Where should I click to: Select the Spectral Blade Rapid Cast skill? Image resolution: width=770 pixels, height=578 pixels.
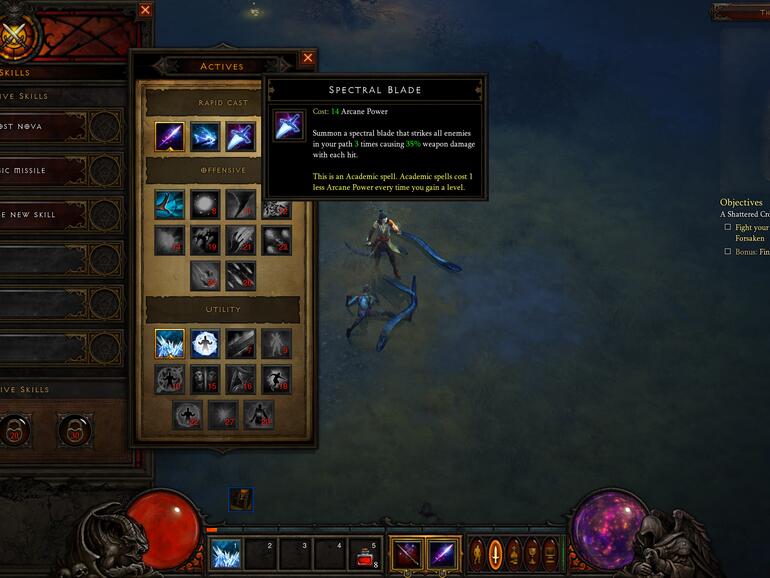240,136
